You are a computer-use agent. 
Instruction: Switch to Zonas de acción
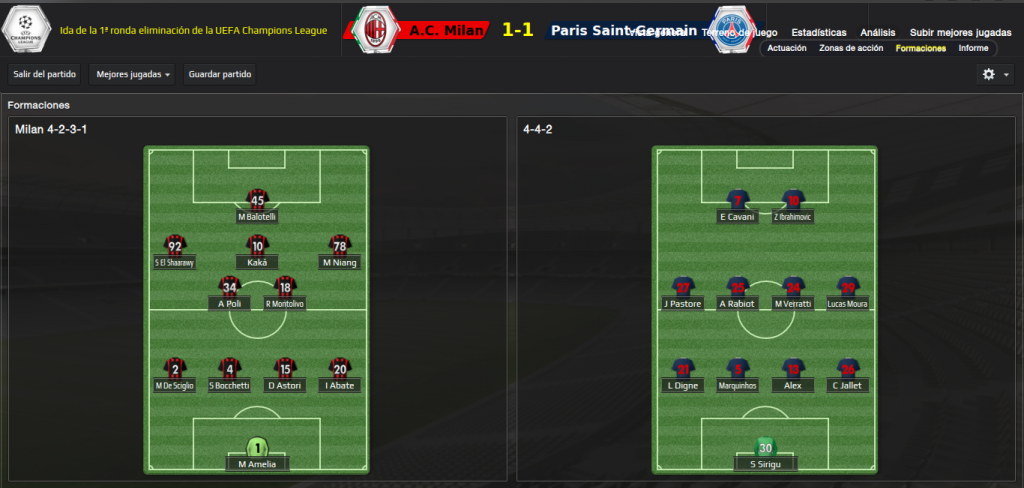852,48
